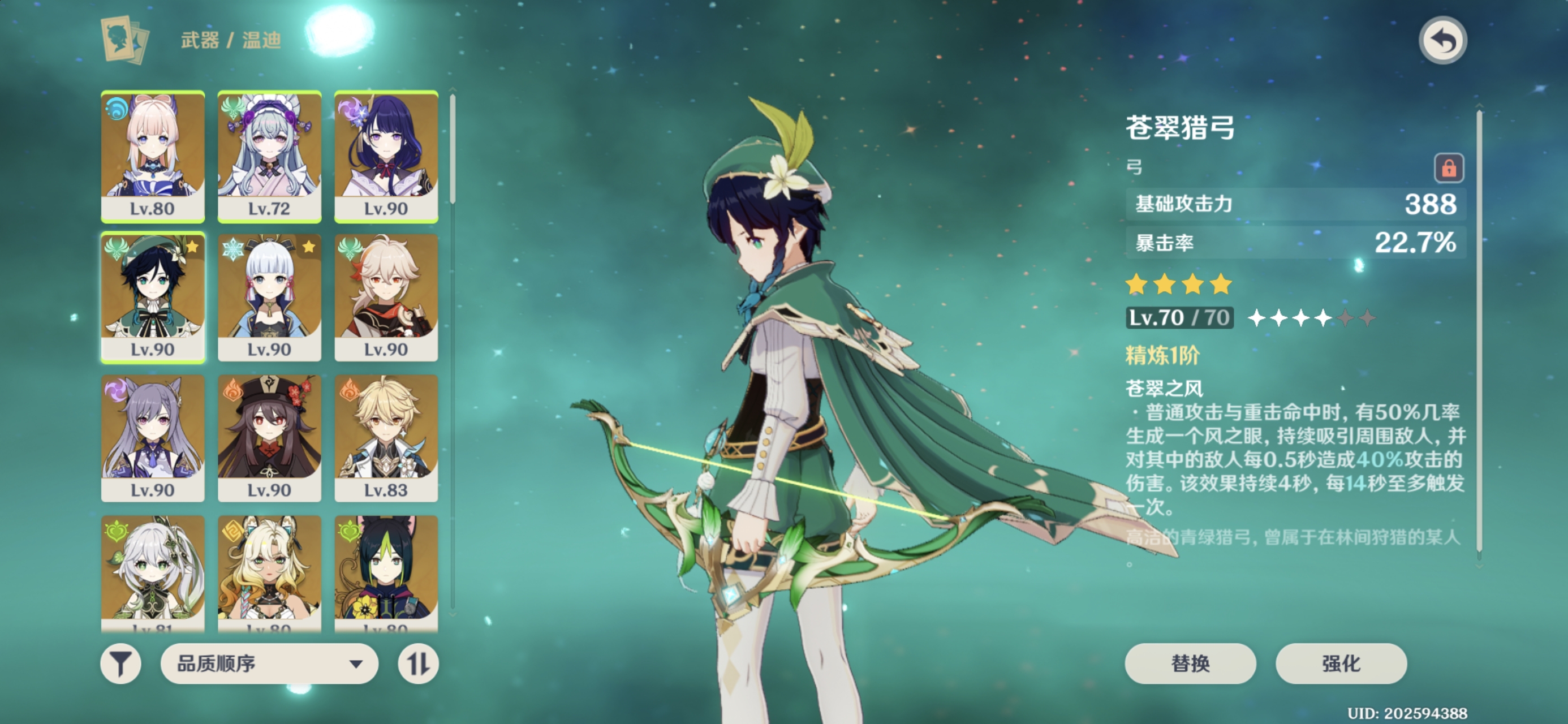Reverse sort order with arrows button
Viewport: 1568px width, 724px height.
[418, 663]
